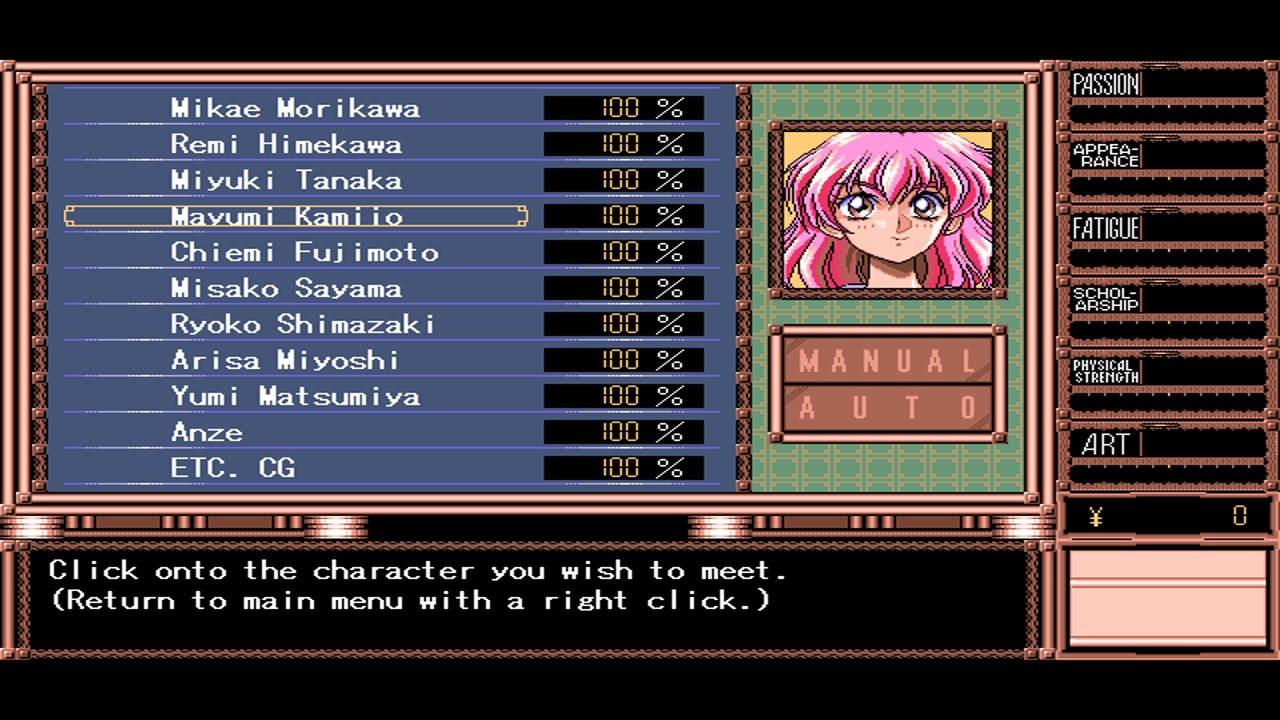
Task: Pick Miyuki Tanaka in the character list
Action: pos(286,180)
